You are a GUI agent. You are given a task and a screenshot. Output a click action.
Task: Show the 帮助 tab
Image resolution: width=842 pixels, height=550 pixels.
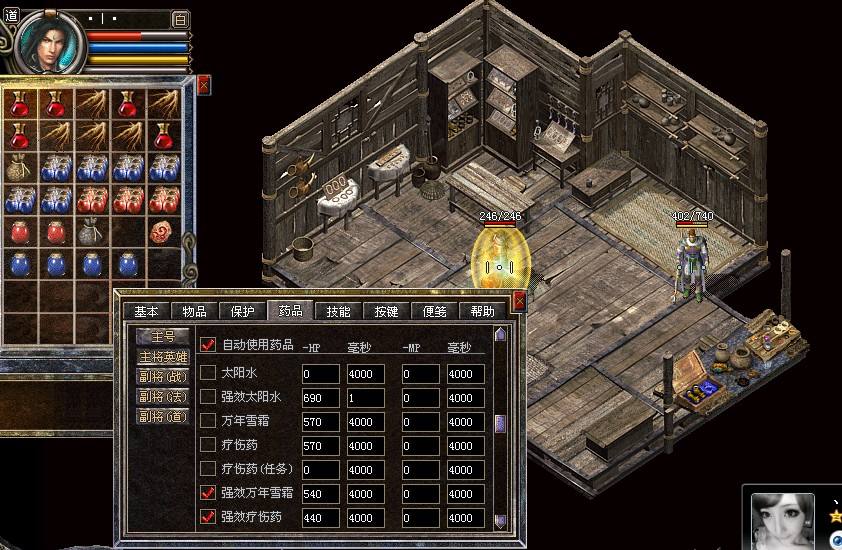click(x=482, y=312)
